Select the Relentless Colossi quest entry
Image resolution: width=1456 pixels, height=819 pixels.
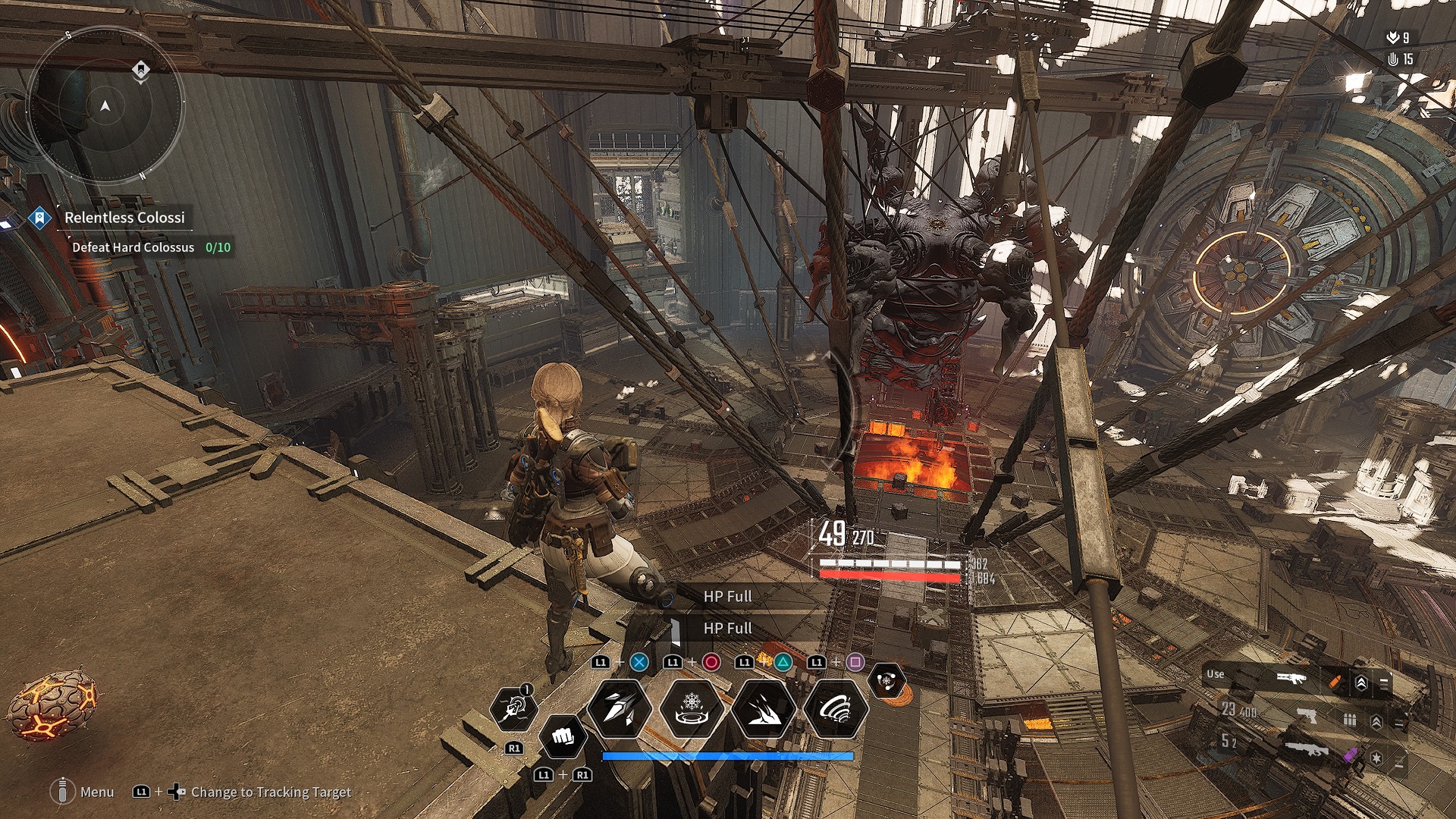(124, 218)
